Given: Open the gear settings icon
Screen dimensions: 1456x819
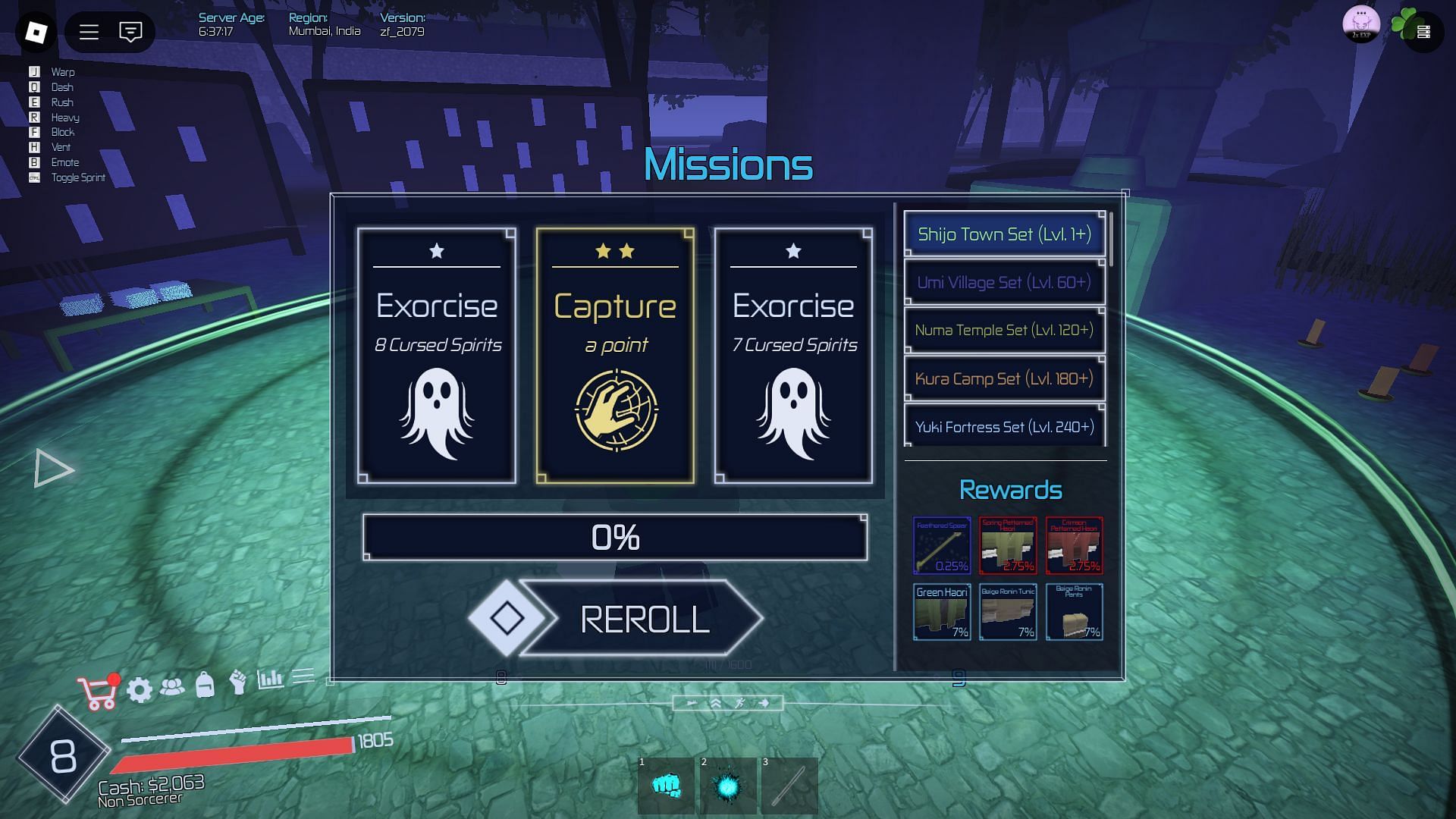Looking at the screenshot, I should [x=140, y=690].
